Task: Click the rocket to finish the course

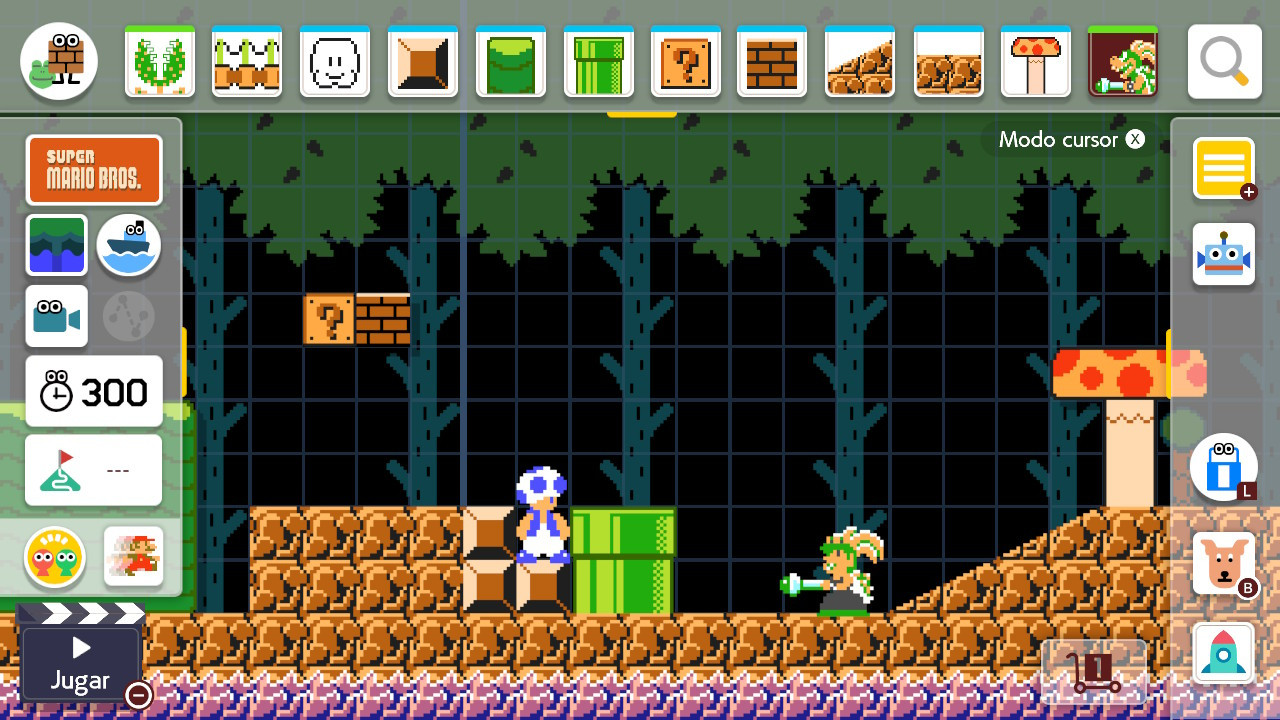Action: [1223, 652]
